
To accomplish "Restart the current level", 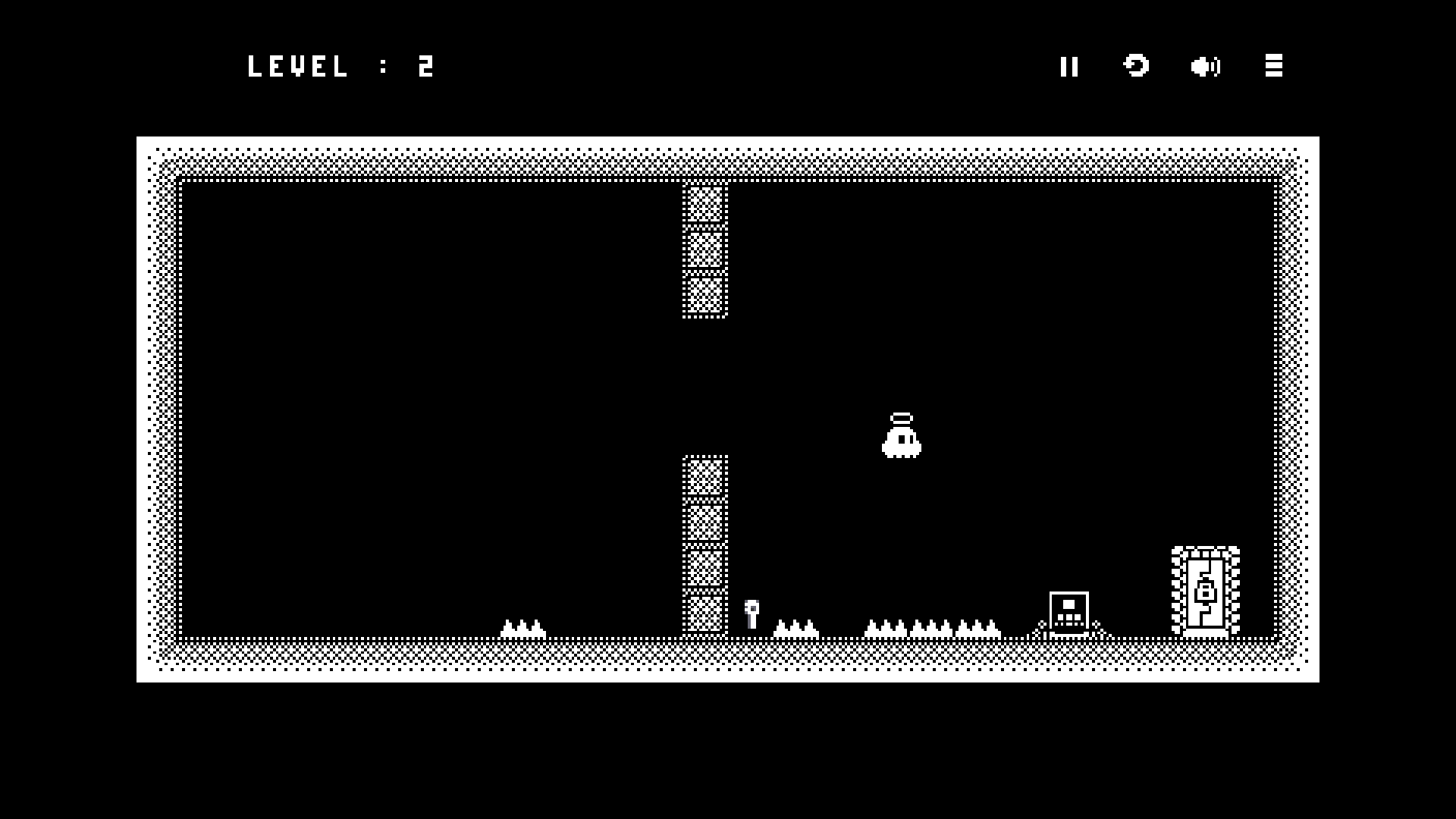I will pos(1136,66).
